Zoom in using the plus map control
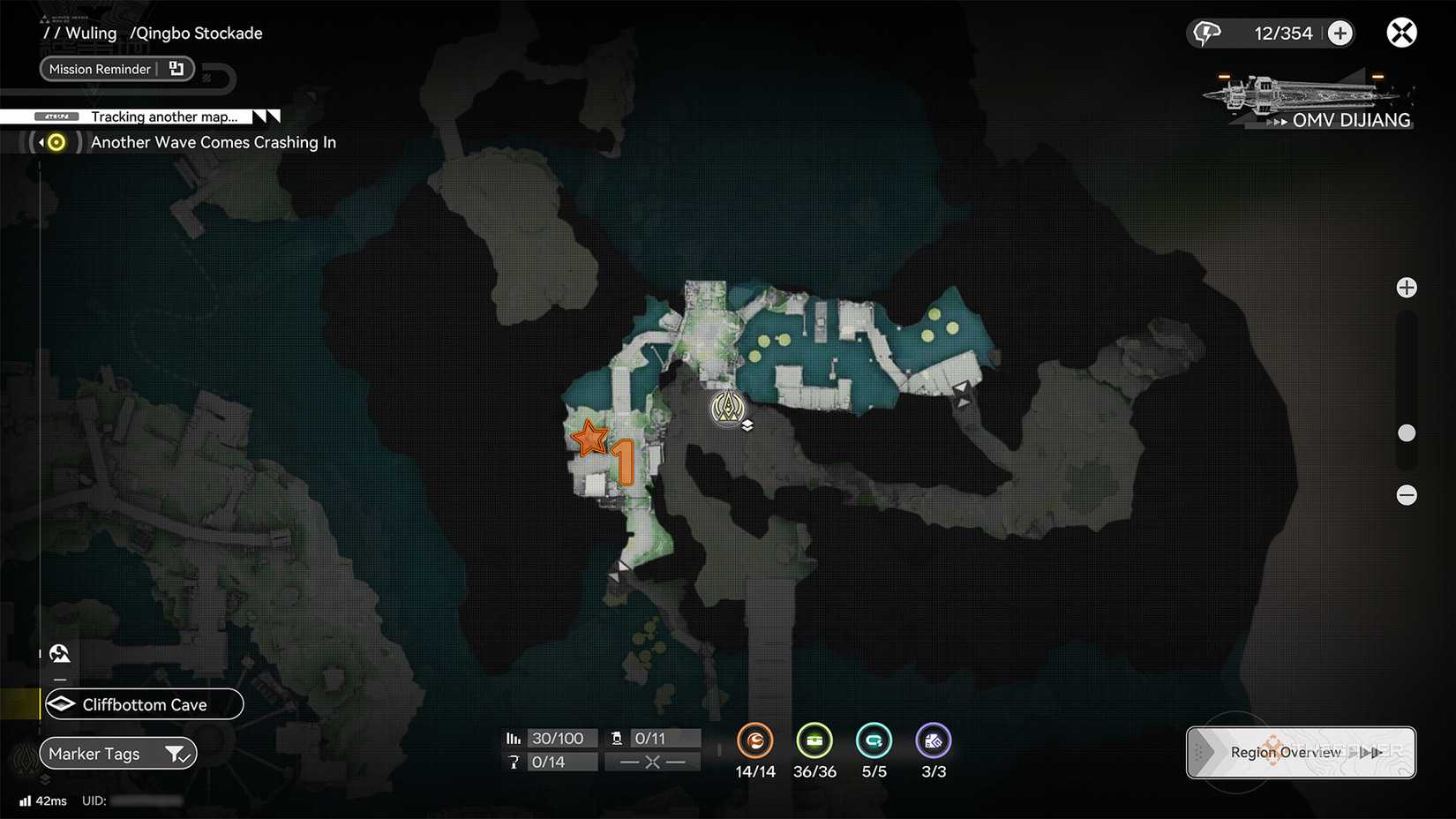The width and height of the screenshot is (1456, 819). coord(1407,287)
